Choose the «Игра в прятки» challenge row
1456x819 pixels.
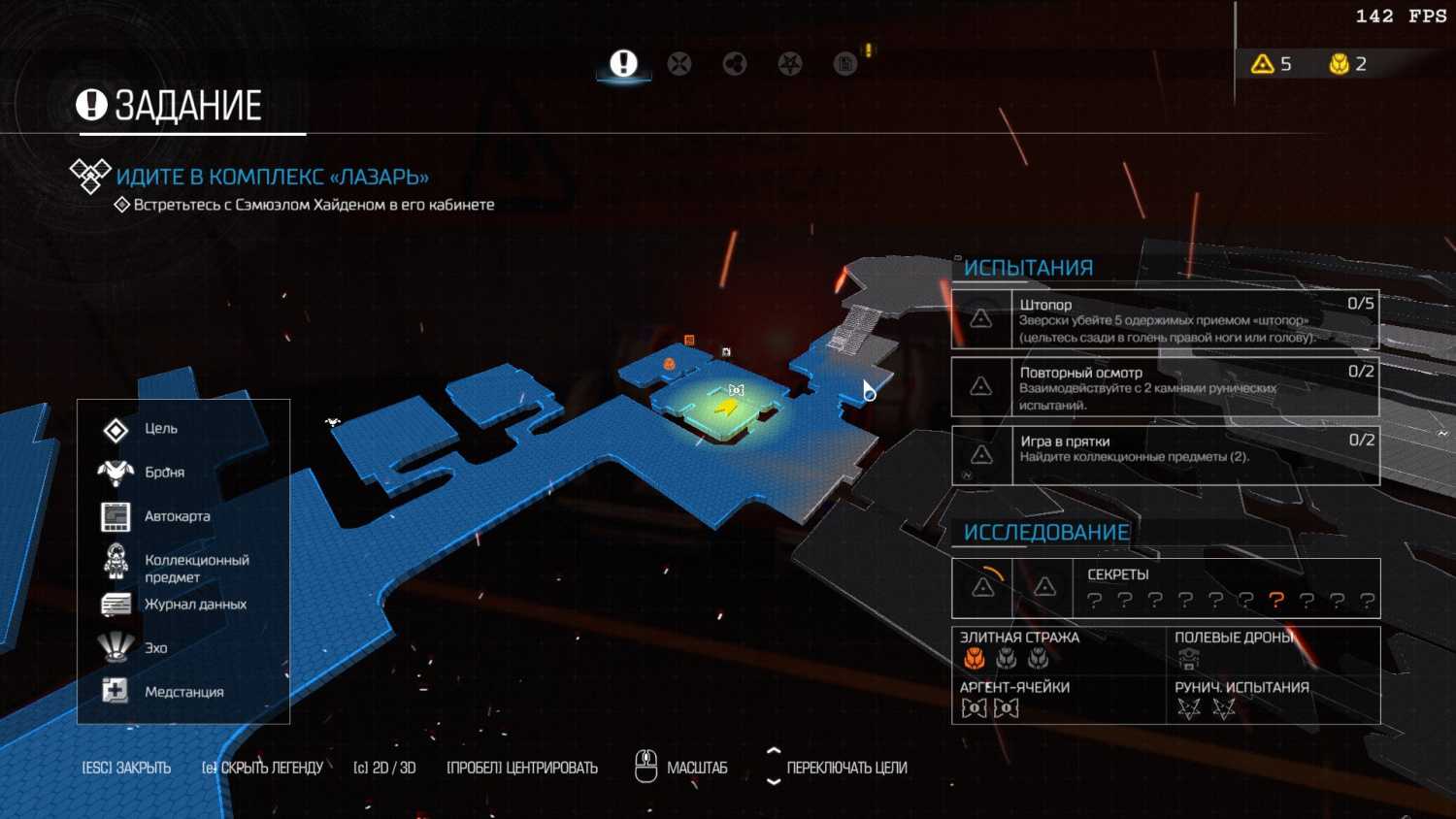tap(1165, 455)
